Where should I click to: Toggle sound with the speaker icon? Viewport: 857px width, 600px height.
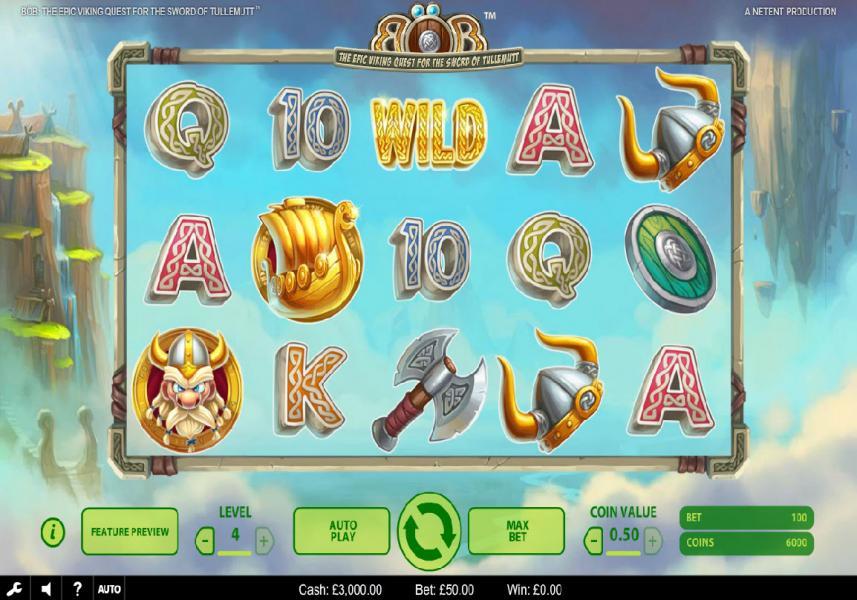(x=46, y=589)
